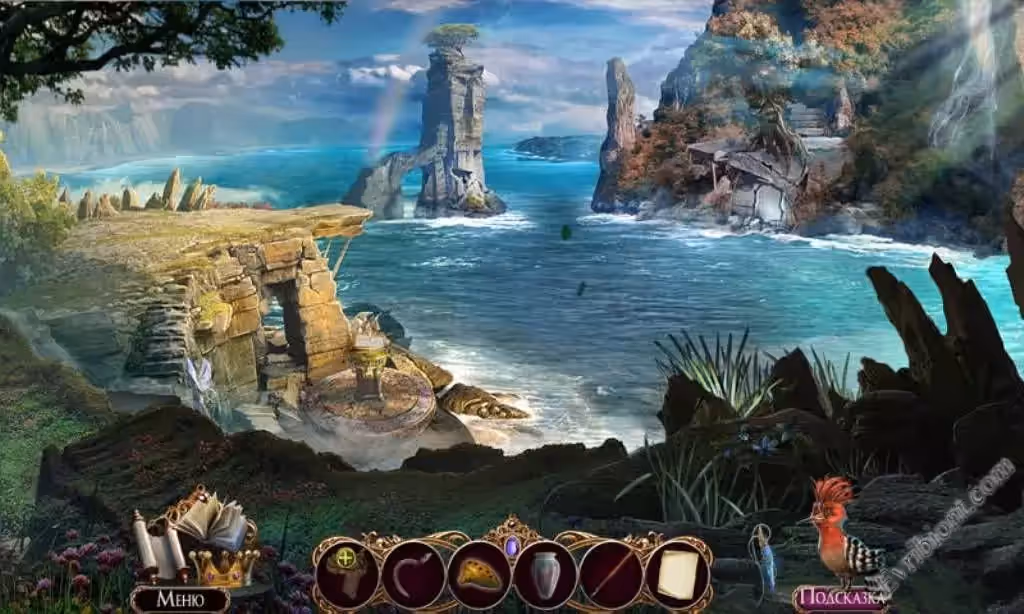Open the journal book icon
1024x614 pixels.
pos(214,519)
